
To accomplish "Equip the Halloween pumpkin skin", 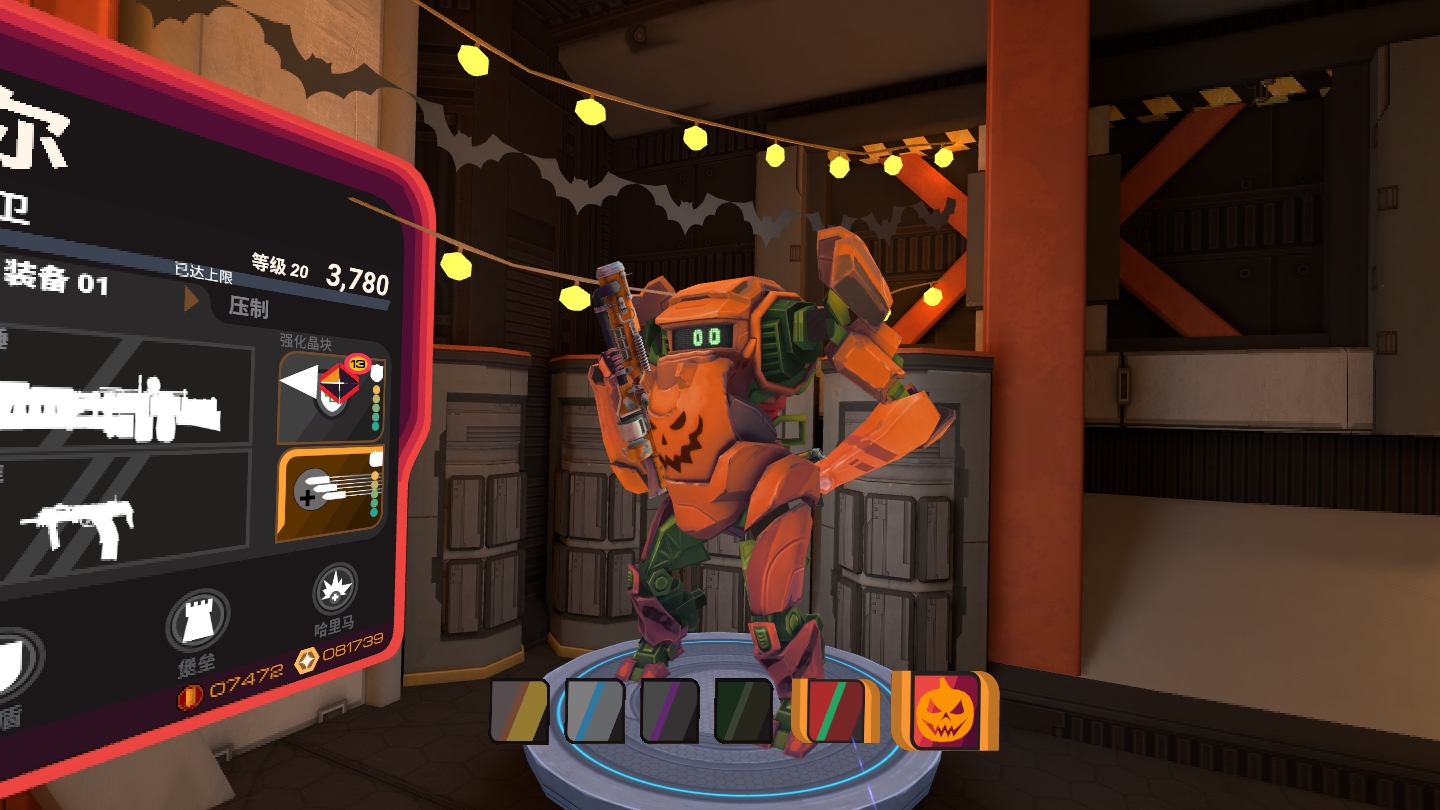I will coord(944,711).
